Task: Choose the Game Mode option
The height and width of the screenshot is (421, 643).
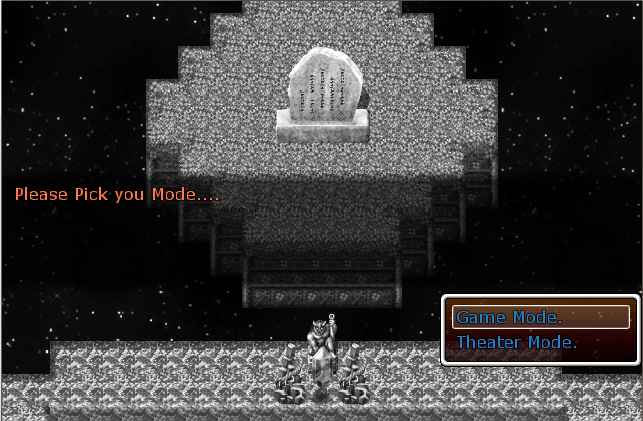Action: pyautogui.click(x=540, y=317)
